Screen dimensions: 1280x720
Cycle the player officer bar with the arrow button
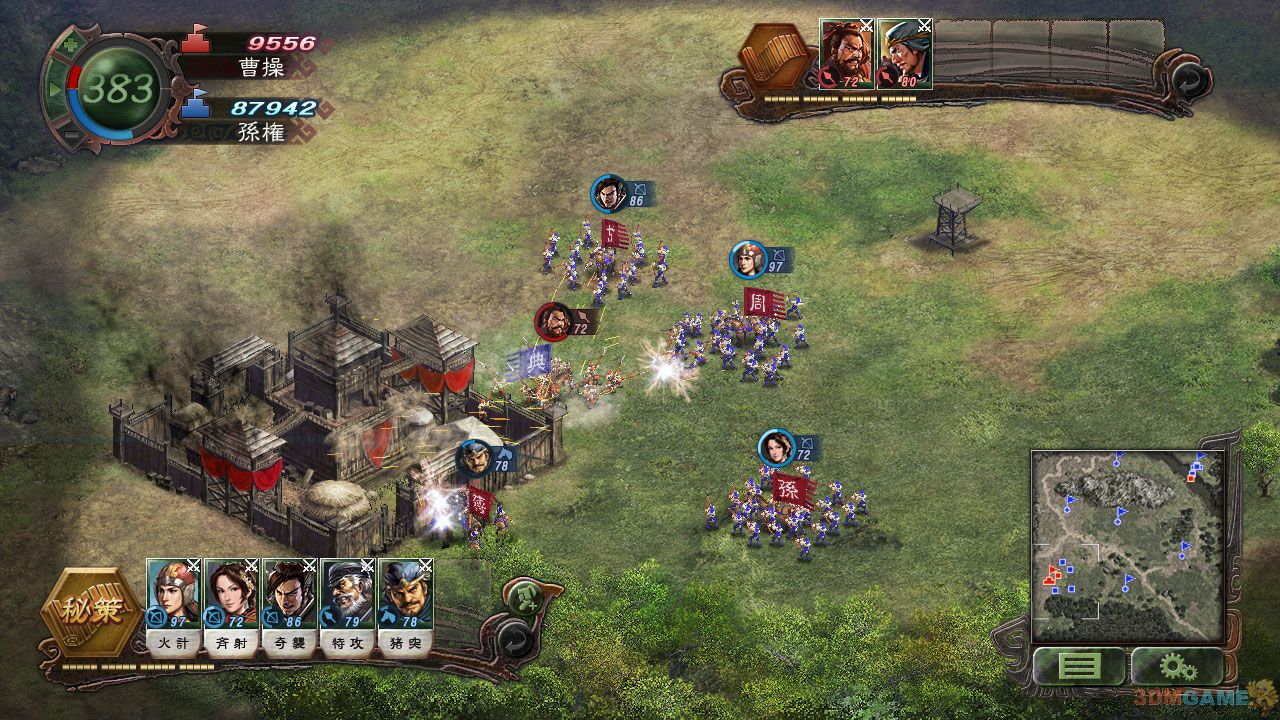coord(514,637)
